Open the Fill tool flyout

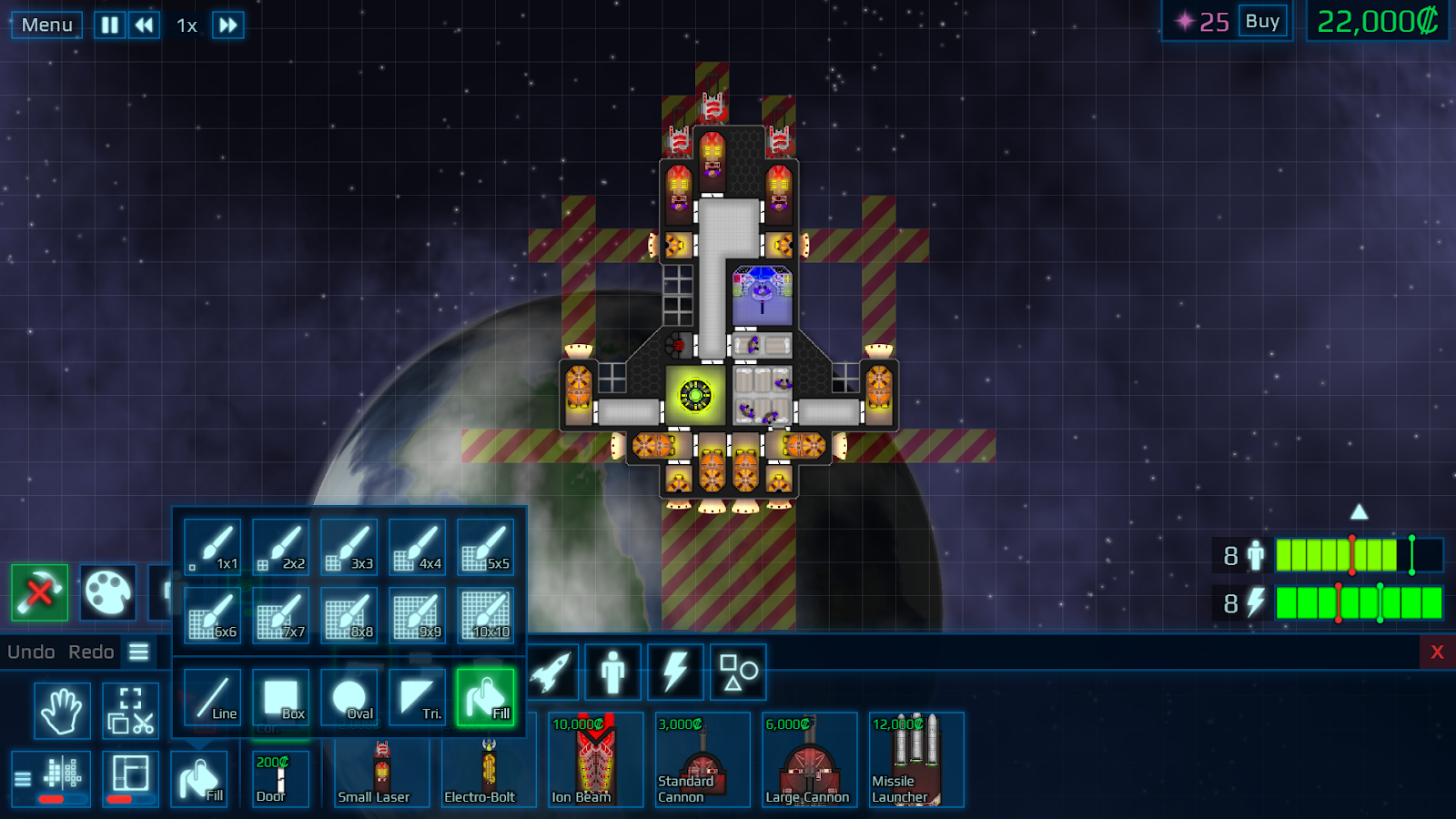[x=201, y=778]
